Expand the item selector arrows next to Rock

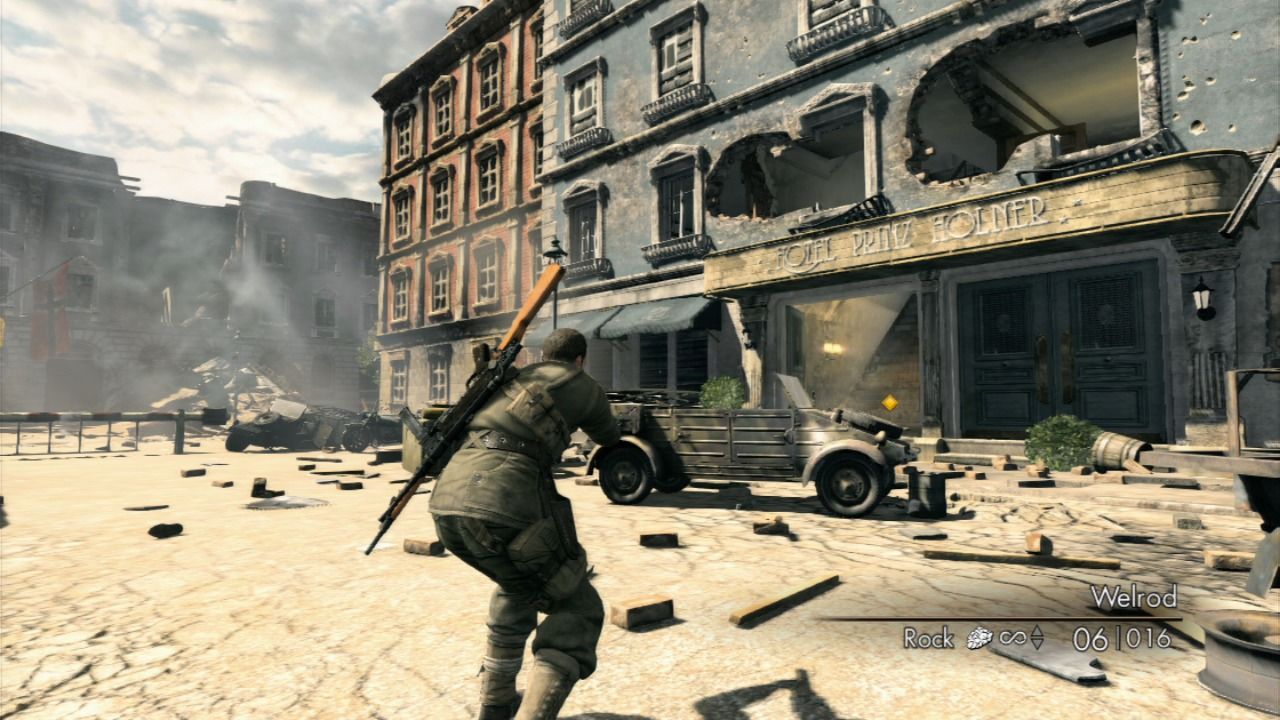[x=1036, y=638]
